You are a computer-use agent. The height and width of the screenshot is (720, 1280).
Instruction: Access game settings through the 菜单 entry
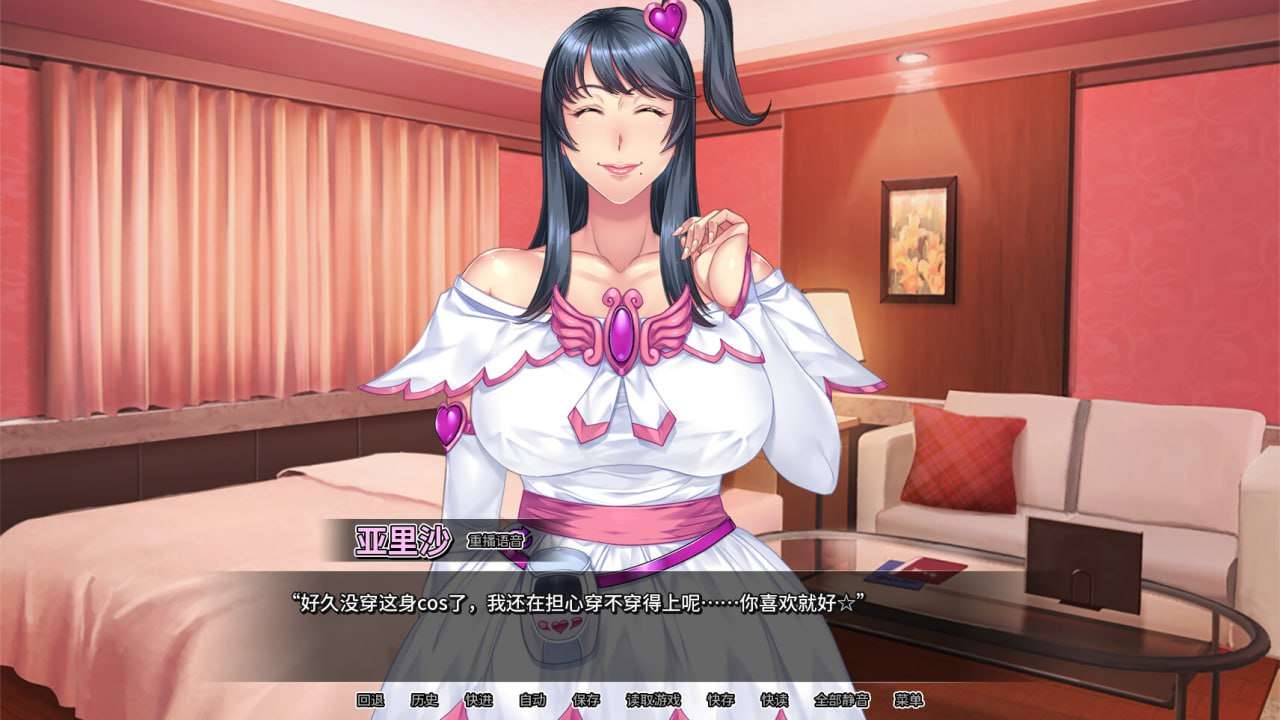(x=908, y=701)
